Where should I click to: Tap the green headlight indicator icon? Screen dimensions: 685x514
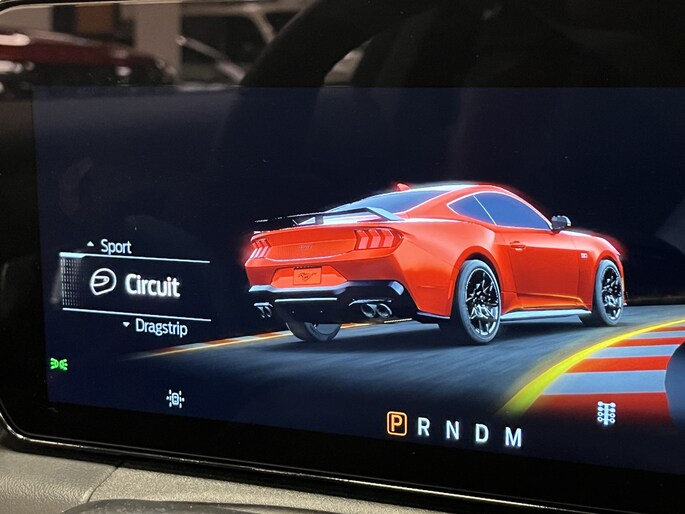point(59,364)
